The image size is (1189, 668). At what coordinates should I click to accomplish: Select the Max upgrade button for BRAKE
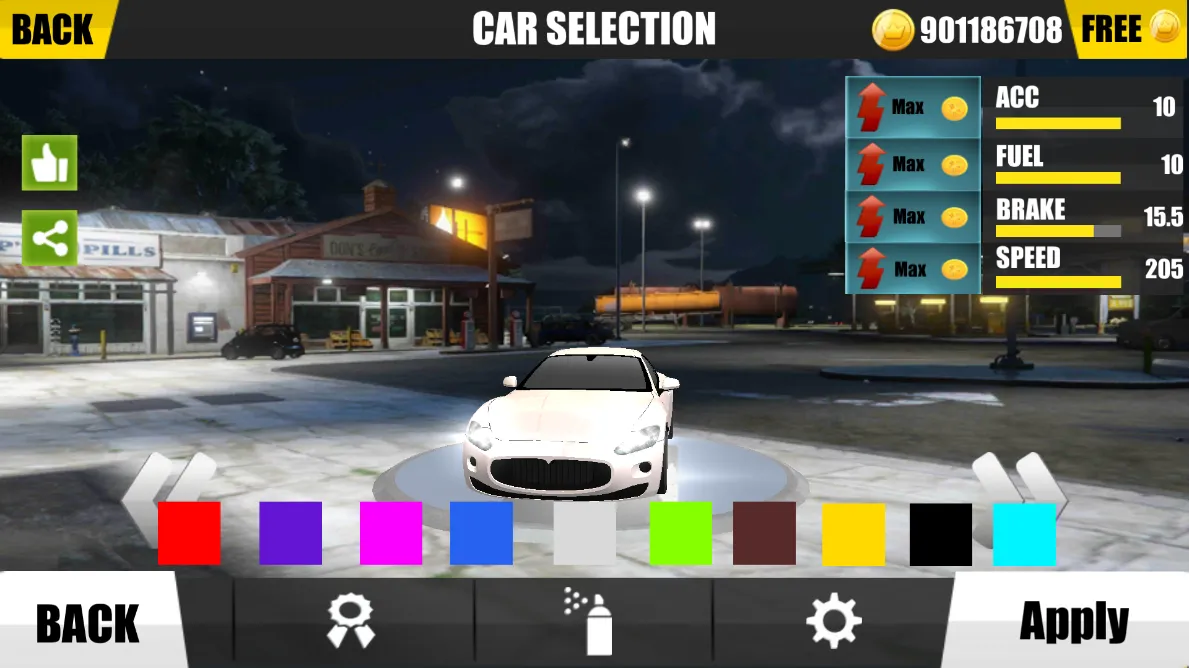tap(913, 216)
